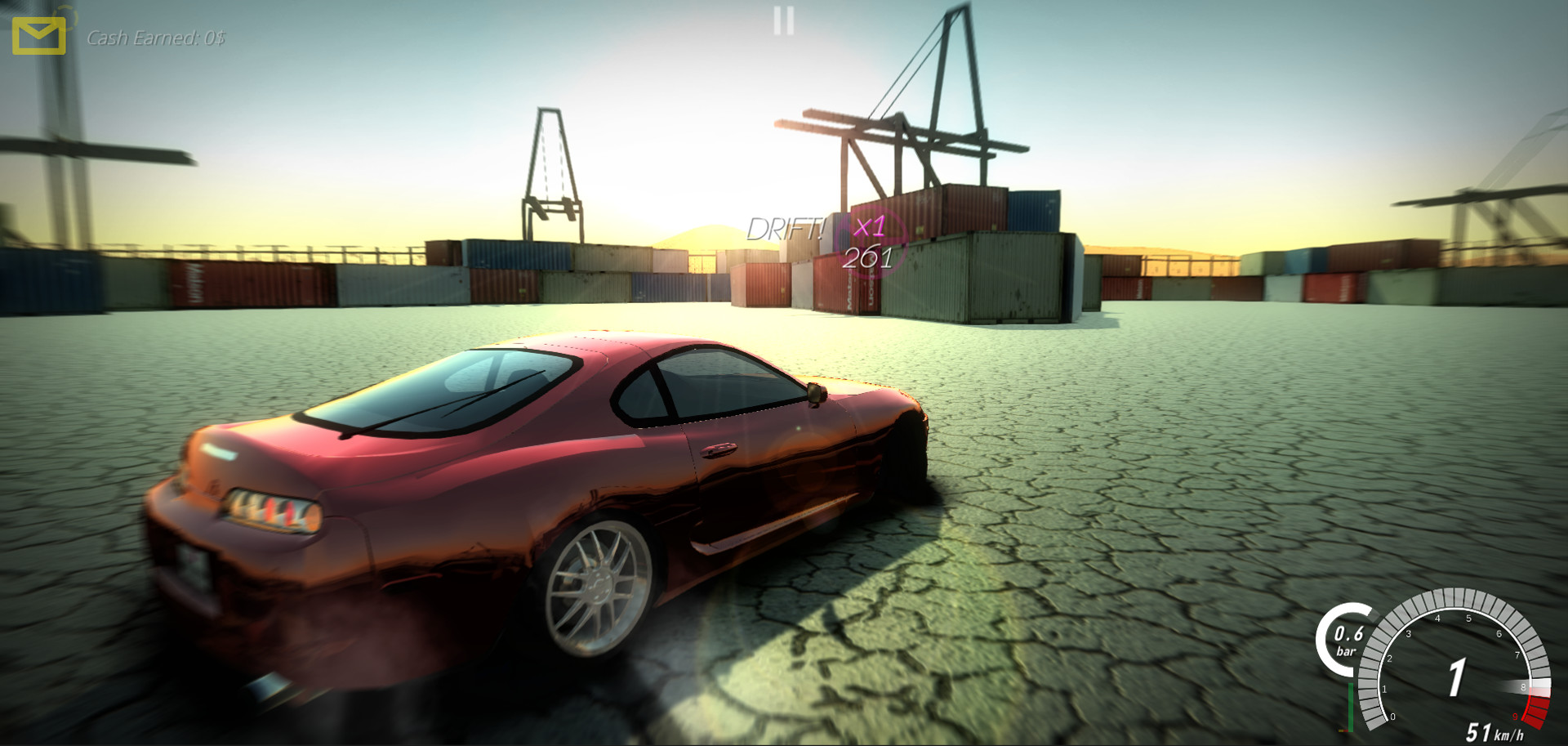Toggle the DRIFT! status indicator
The height and width of the screenshot is (746, 1568).
786,229
